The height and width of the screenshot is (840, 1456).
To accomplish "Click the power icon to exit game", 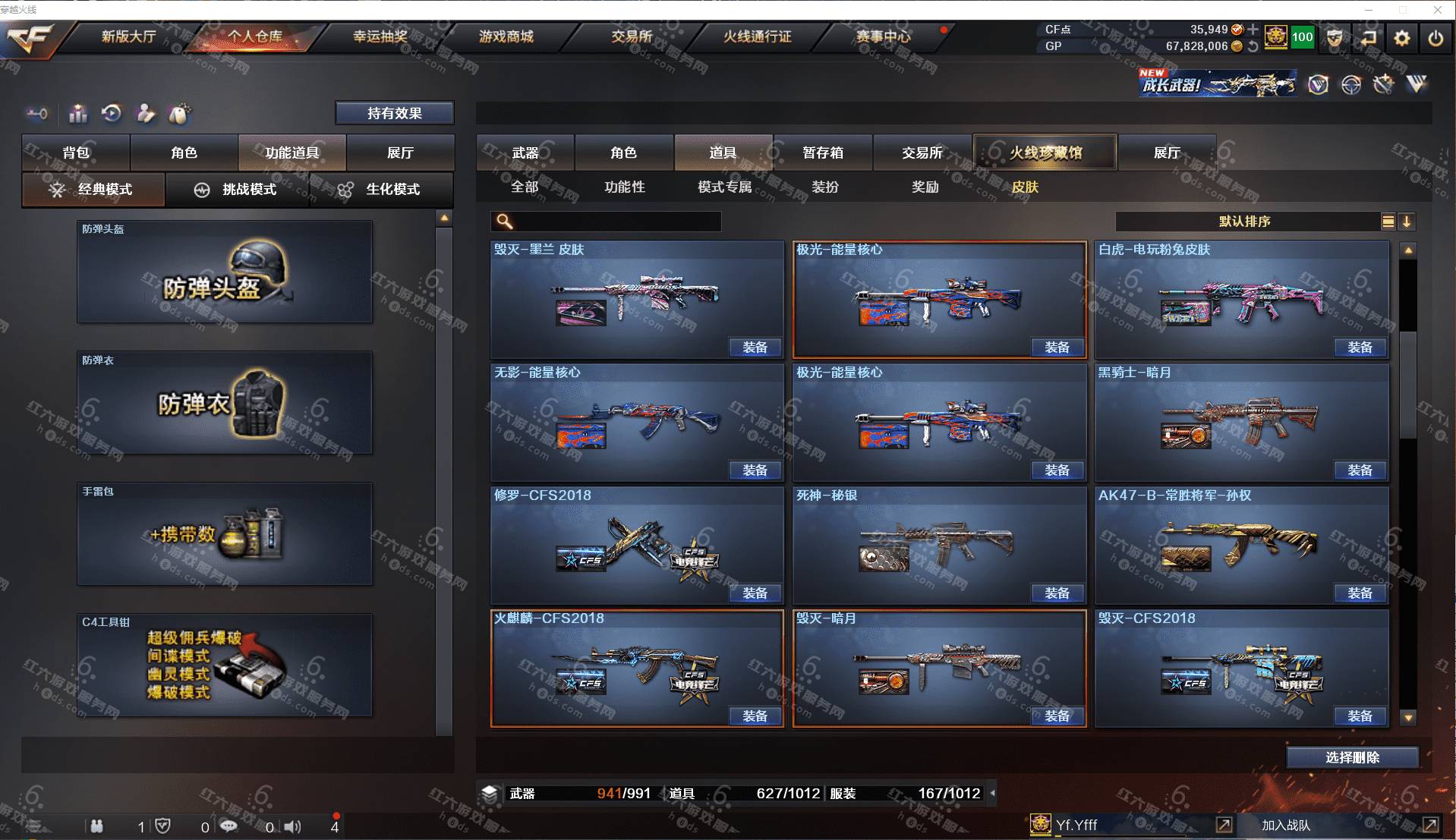I will 1435,37.
